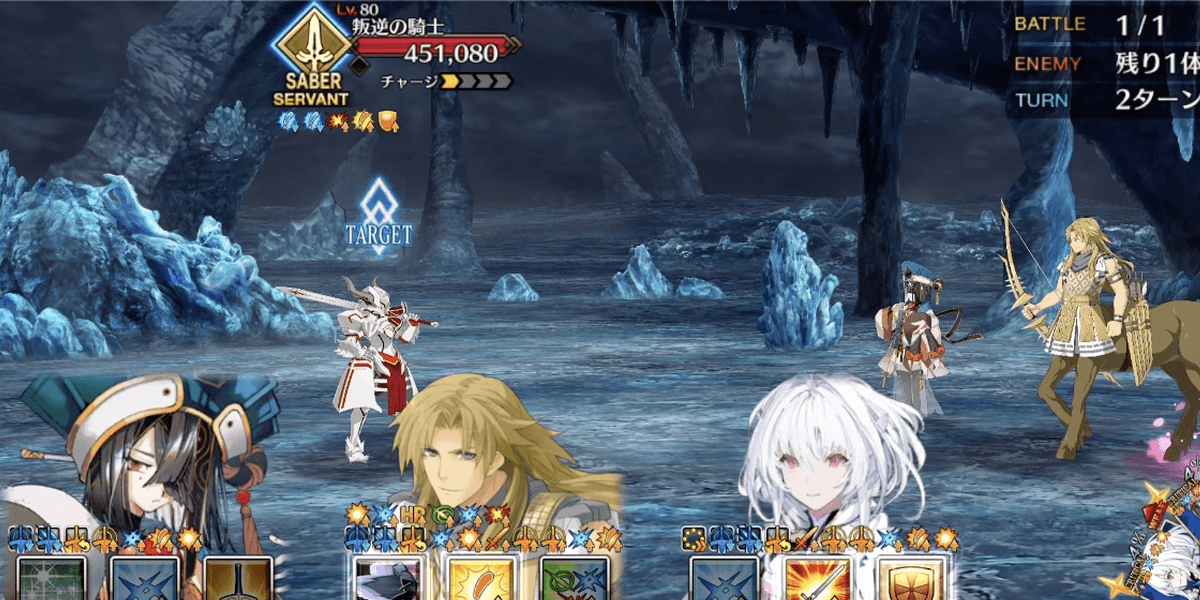Screen dimensions: 1200x600
Task: Activate the white-haired servant's golden shield skill
Action: (910, 580)
